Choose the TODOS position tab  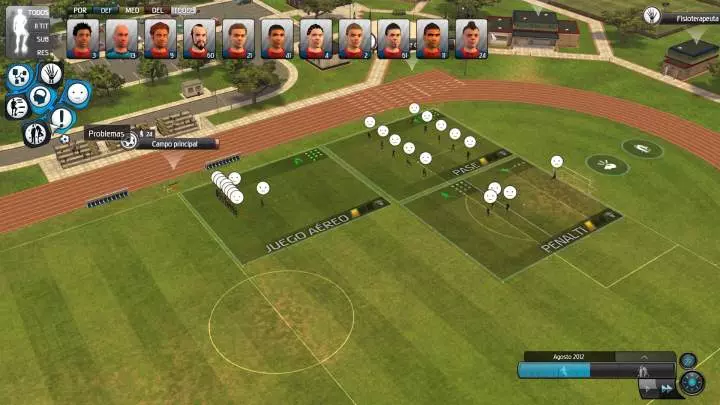(184, 9)
